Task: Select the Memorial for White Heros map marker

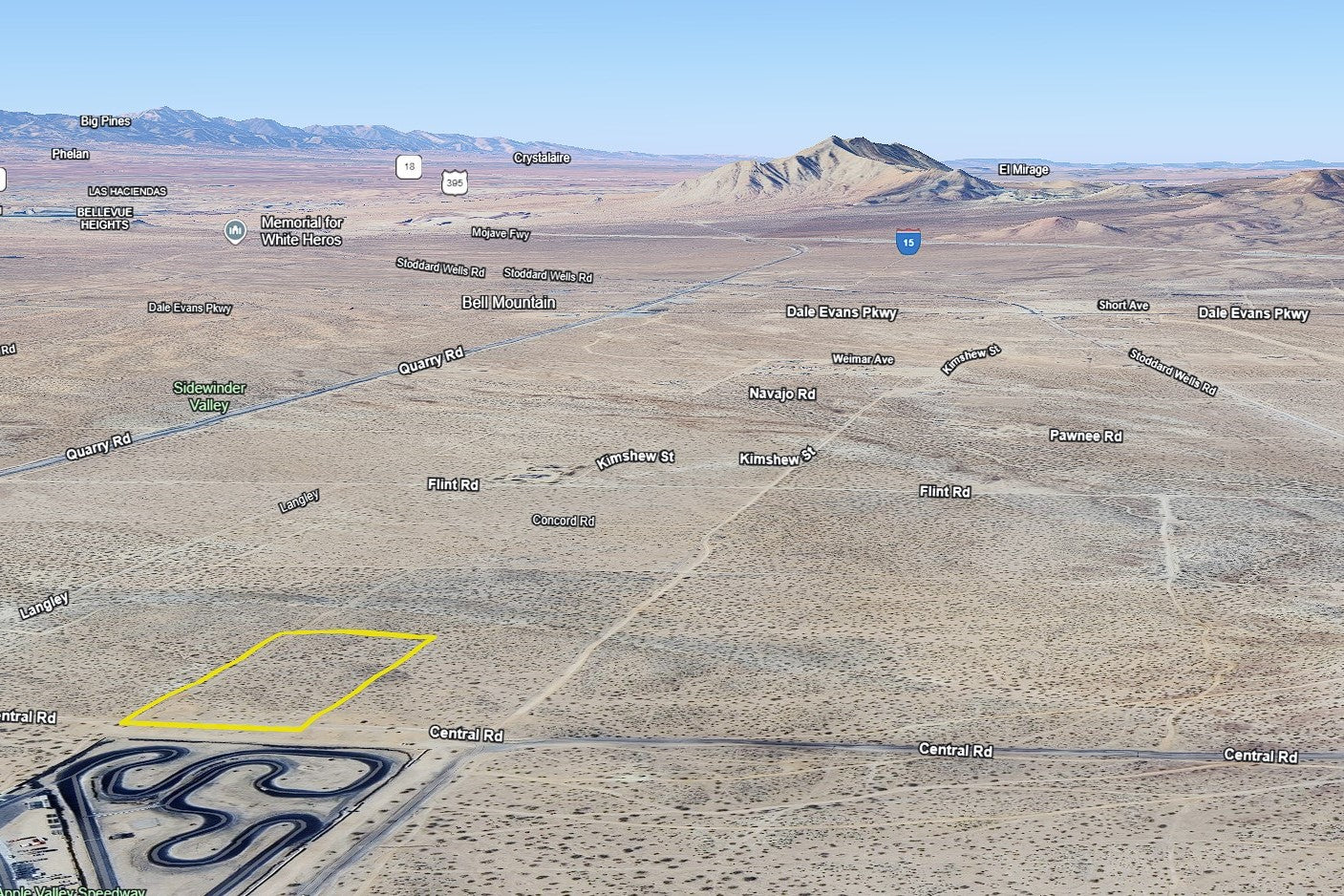Action: (235, 231)
